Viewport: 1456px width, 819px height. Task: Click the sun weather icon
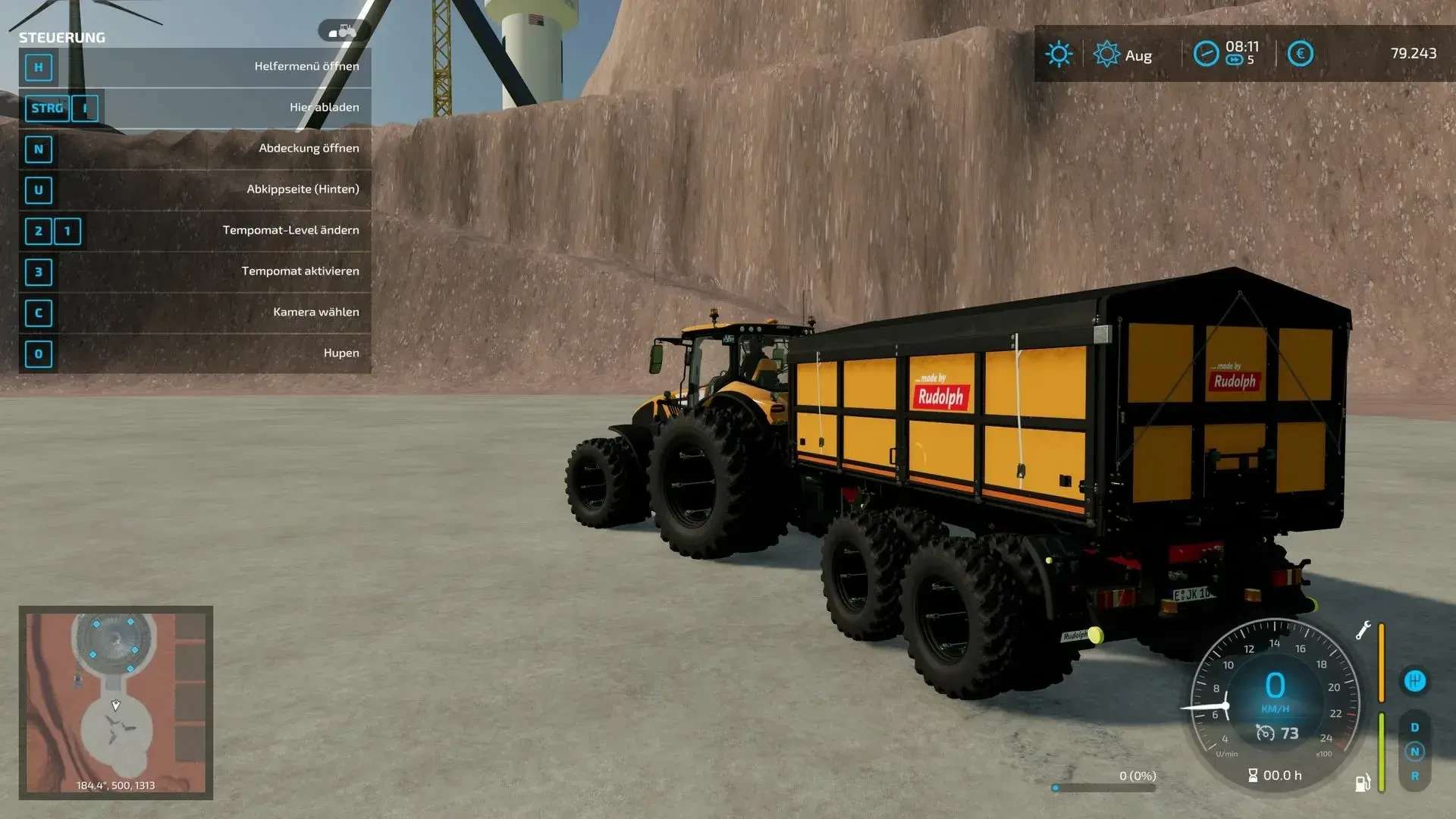1059,54
